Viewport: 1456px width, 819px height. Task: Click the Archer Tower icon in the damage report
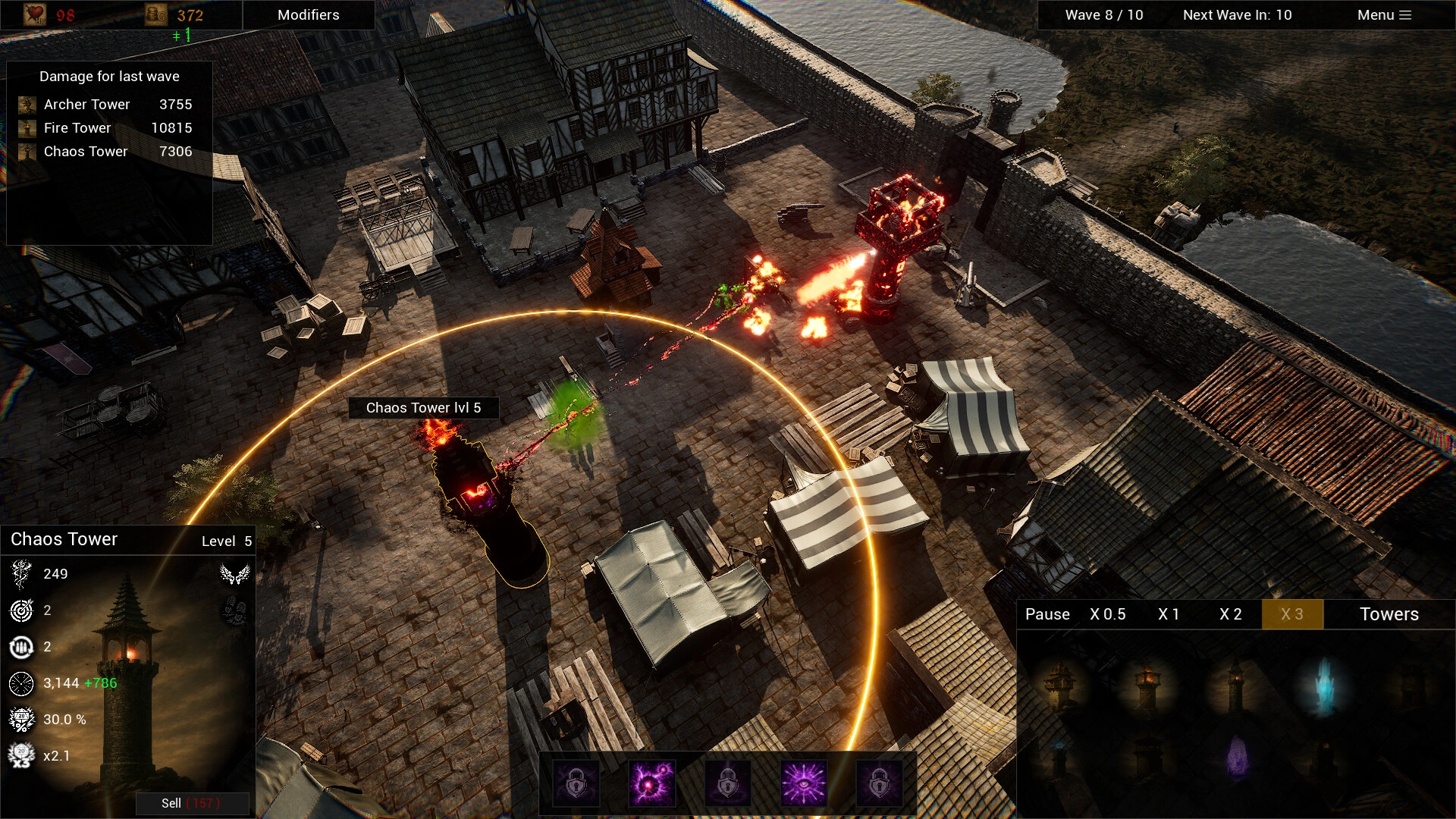coord(28,104)
